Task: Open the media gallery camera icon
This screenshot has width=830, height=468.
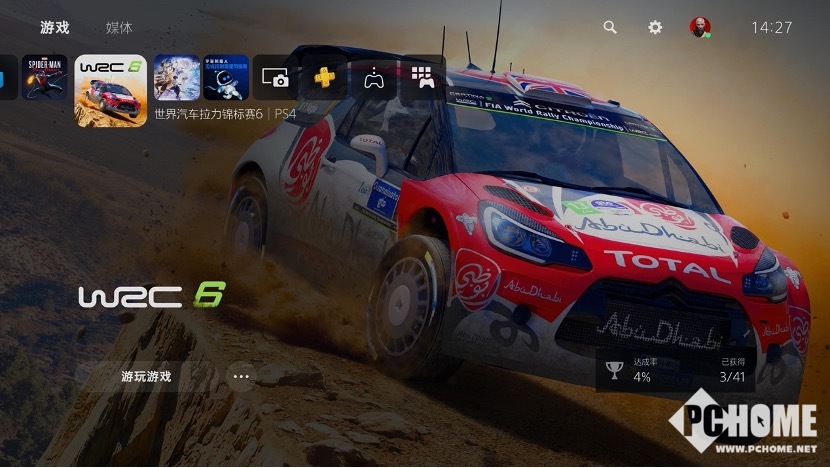Action: [275, 77]
